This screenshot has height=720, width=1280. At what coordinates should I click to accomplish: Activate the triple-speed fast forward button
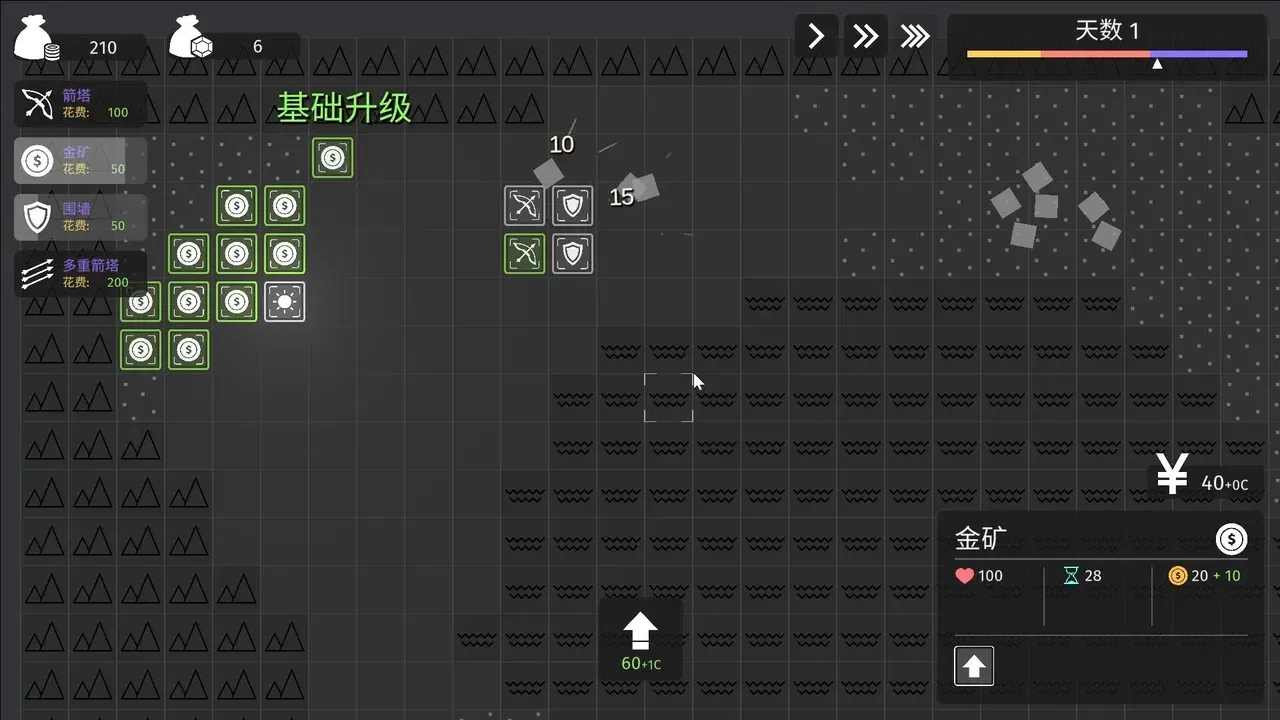tap(915, 35)
